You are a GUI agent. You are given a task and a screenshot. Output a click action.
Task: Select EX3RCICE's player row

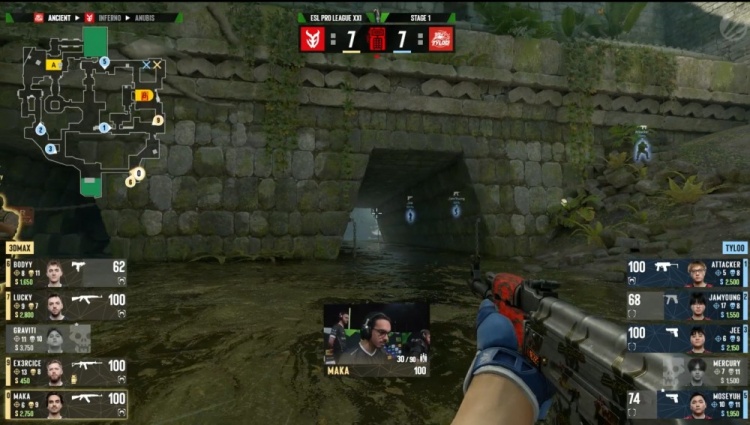click(x=66, y=372)
